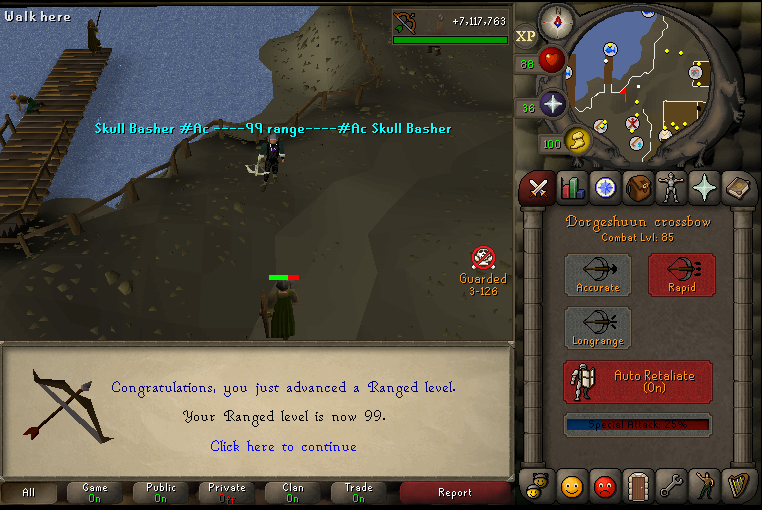This screenshot has height=510, width=762.
Task: Open the wrench settings tab
Action: tap(671, 487)
